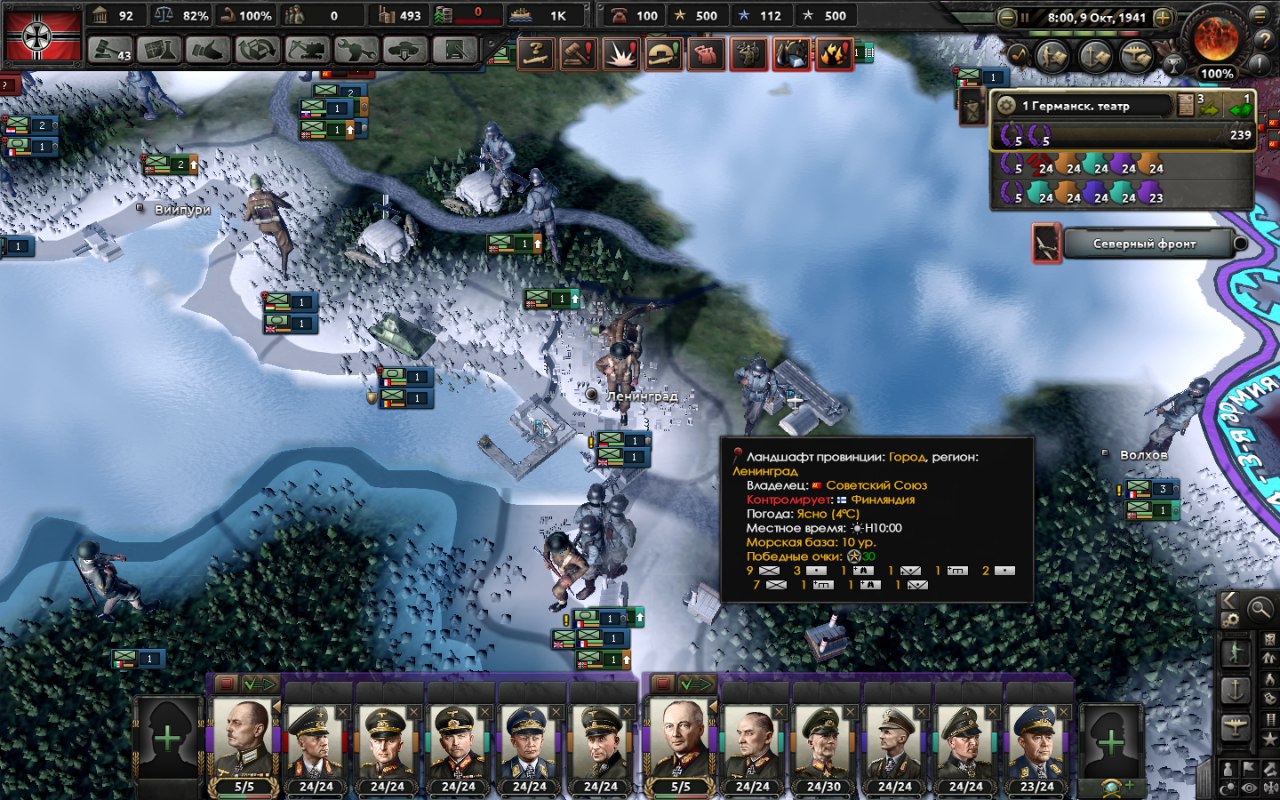This screenshot has width=1280, height=800.
Task: Open the trade menu with the crate icon
Action: pyautogui.click(x=258, y=49)
